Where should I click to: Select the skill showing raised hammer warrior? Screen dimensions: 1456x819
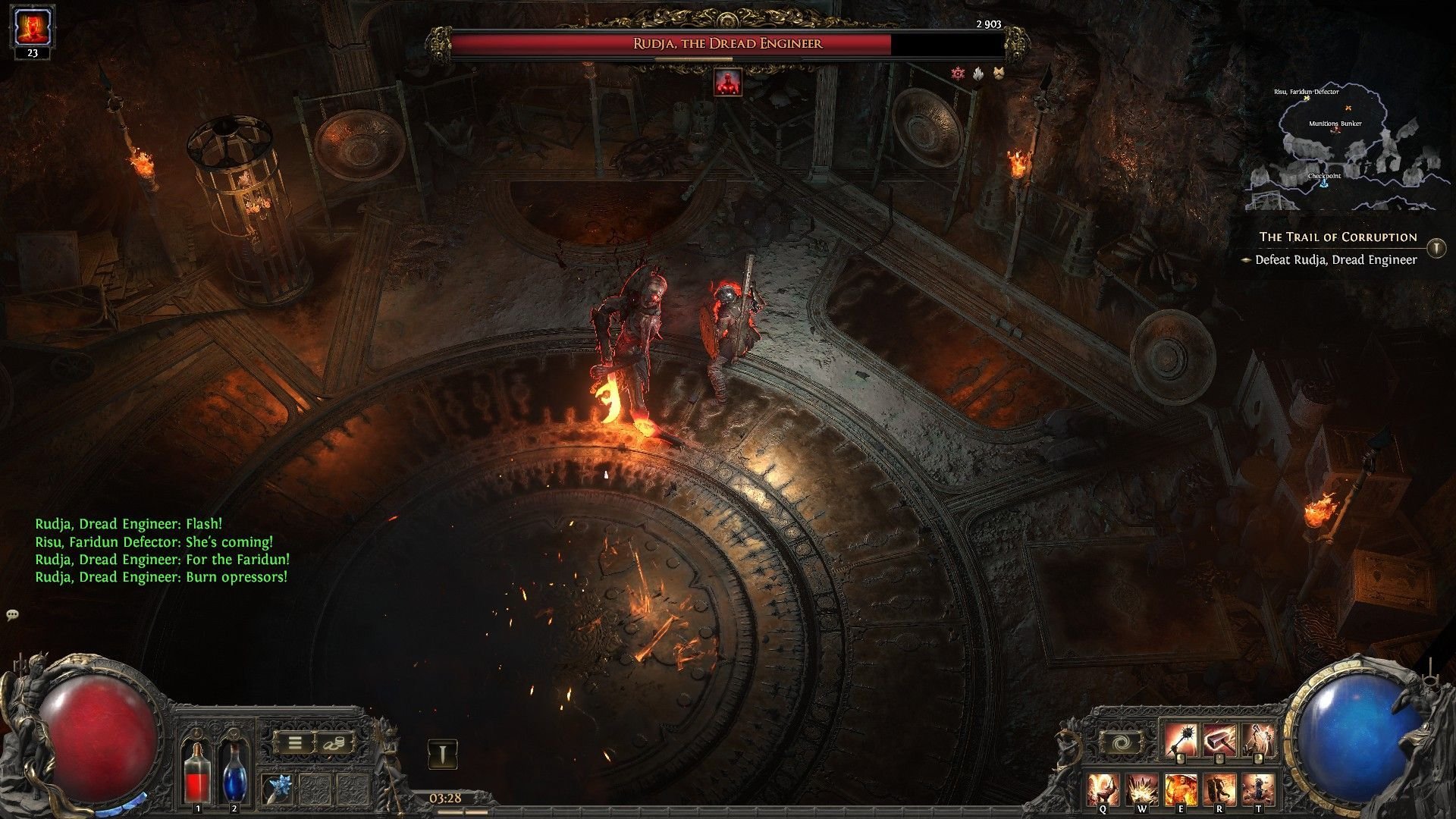click(1259, 741)
